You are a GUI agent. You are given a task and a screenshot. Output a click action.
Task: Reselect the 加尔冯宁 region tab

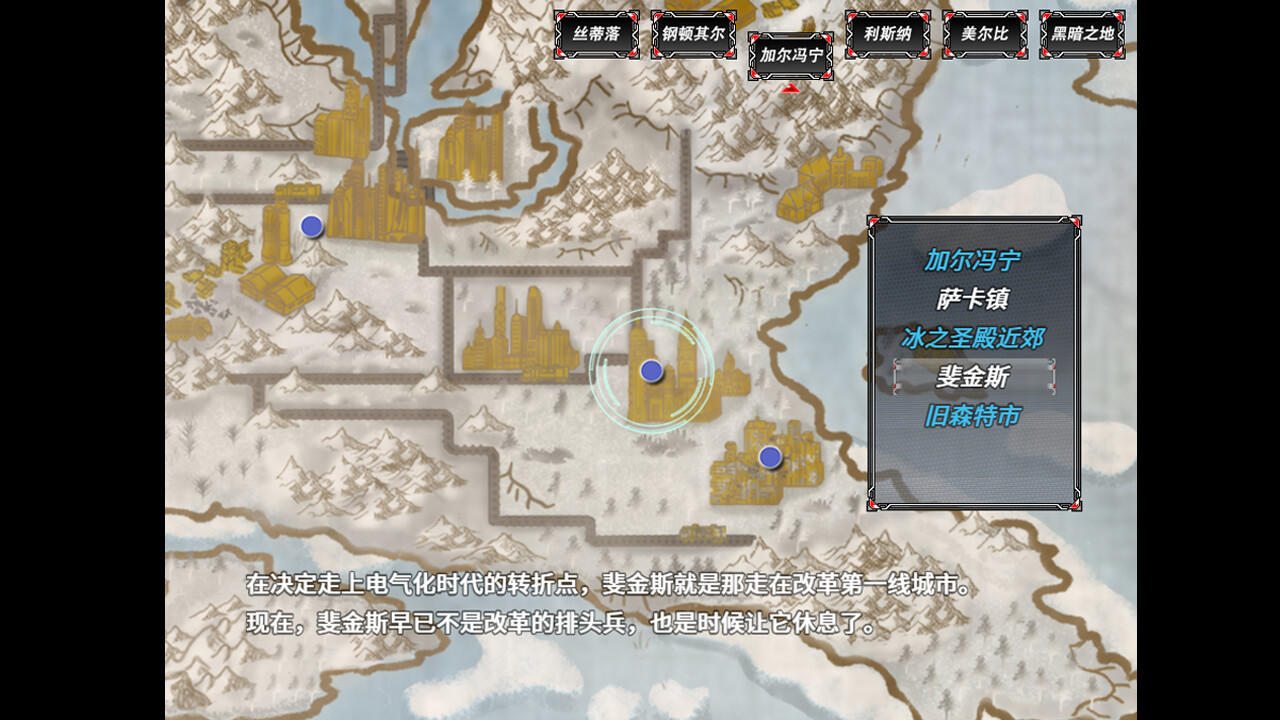(x=790, y=57)
